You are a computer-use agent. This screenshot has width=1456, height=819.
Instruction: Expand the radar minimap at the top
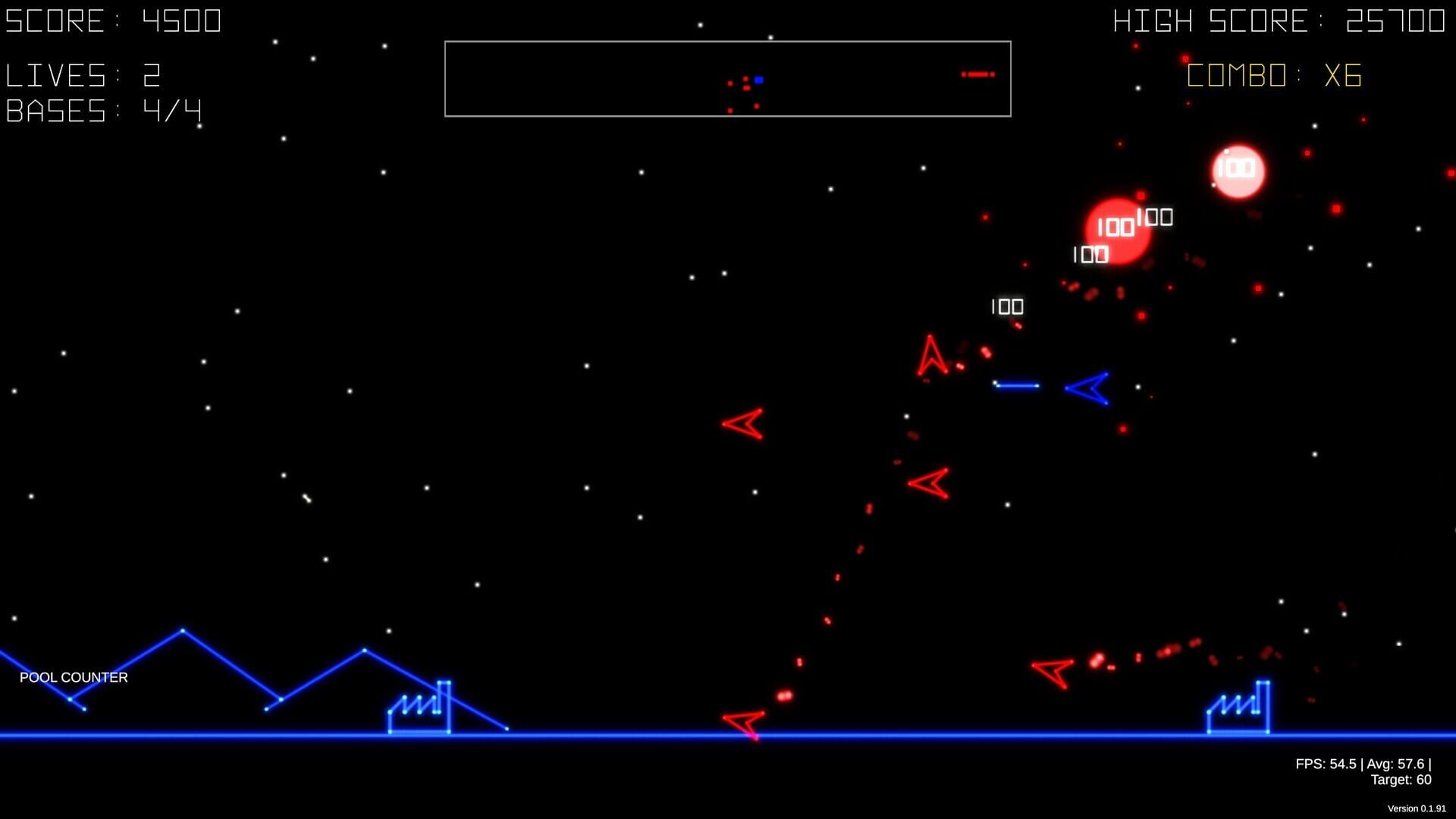coord(728,77)
